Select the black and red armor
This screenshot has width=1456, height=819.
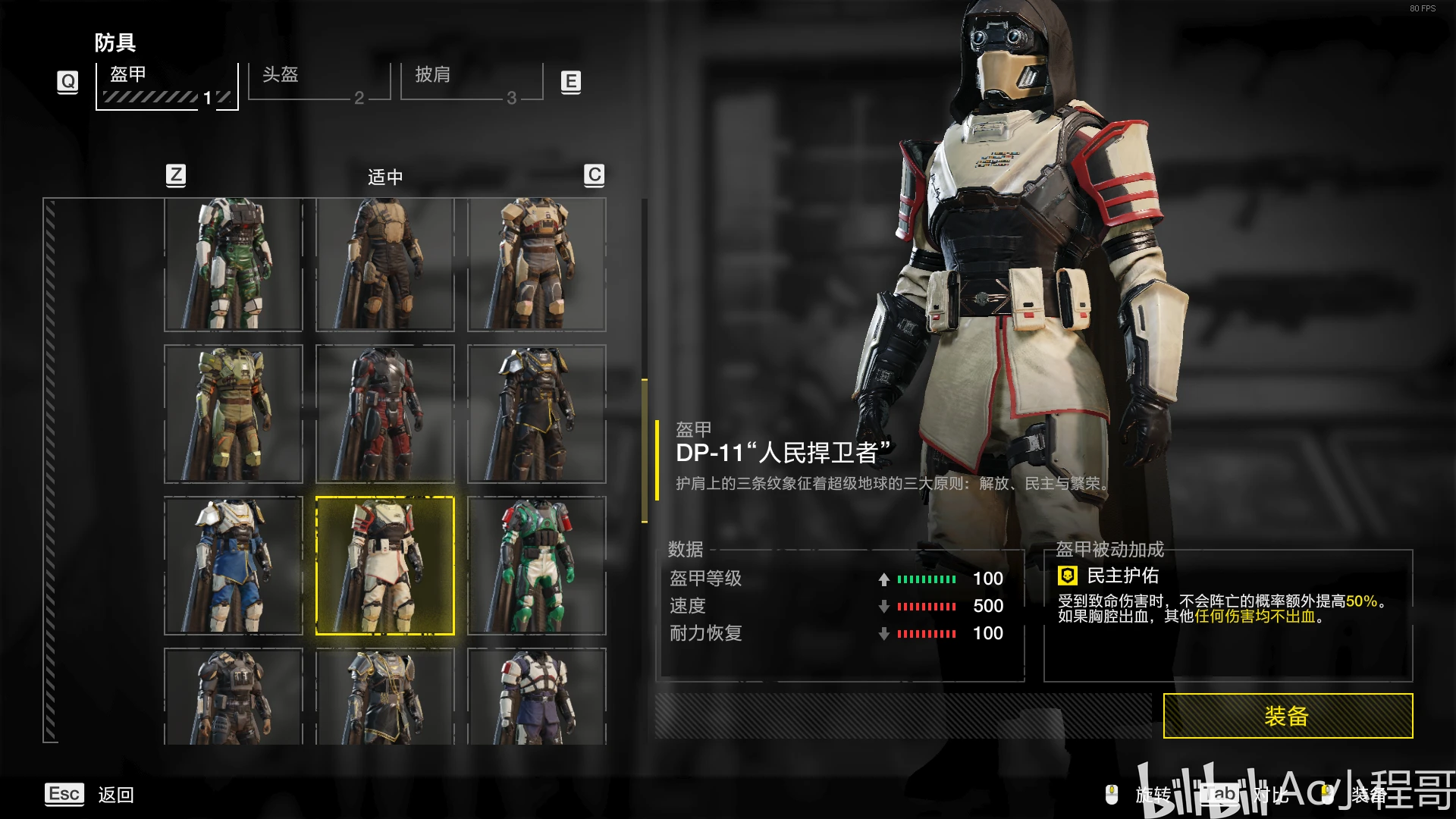pyautogui.click(x=385, y=414)
